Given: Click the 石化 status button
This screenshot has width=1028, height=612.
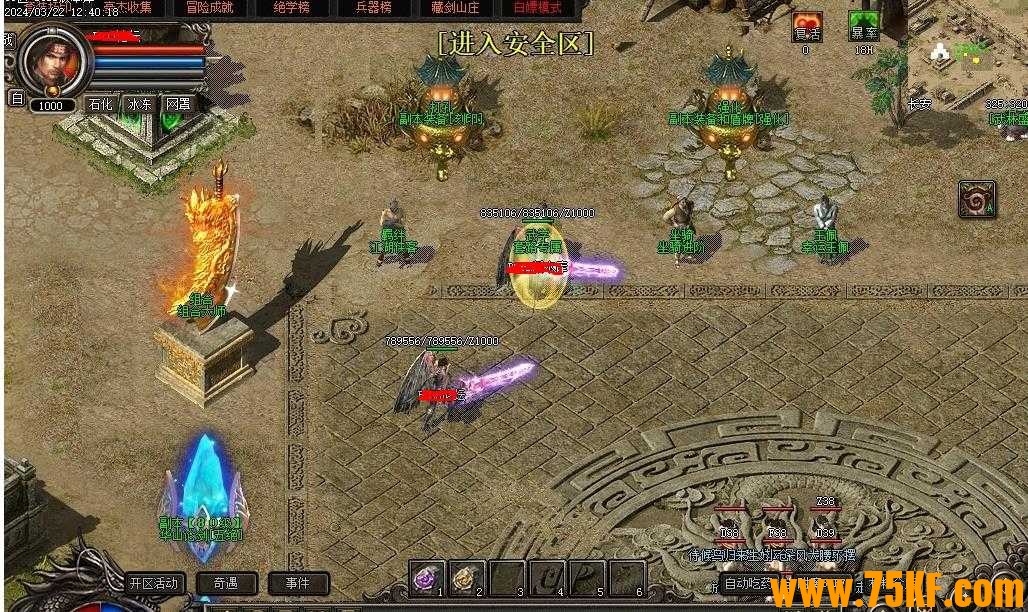Looking at the screenshot, I should pyautogui.click(x=100, y=103).
